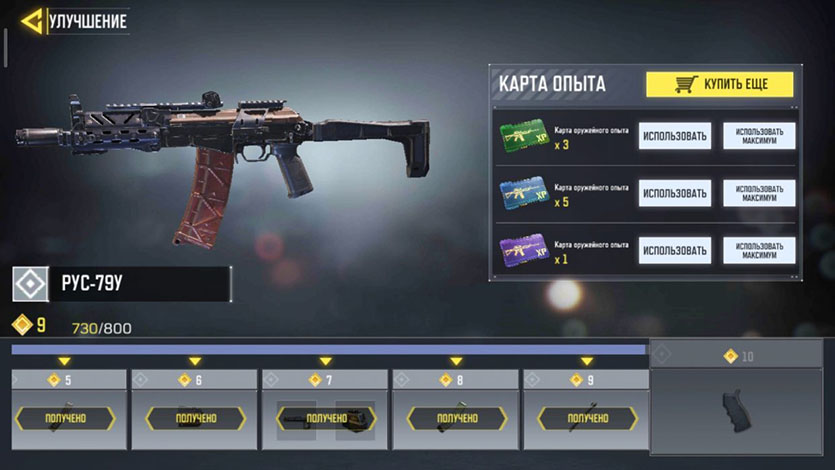Go back using the УЛУЧШЕНИЕ arrow
Image resolution: width=835 pixels, height=470 pixels.
pos(32,20)
